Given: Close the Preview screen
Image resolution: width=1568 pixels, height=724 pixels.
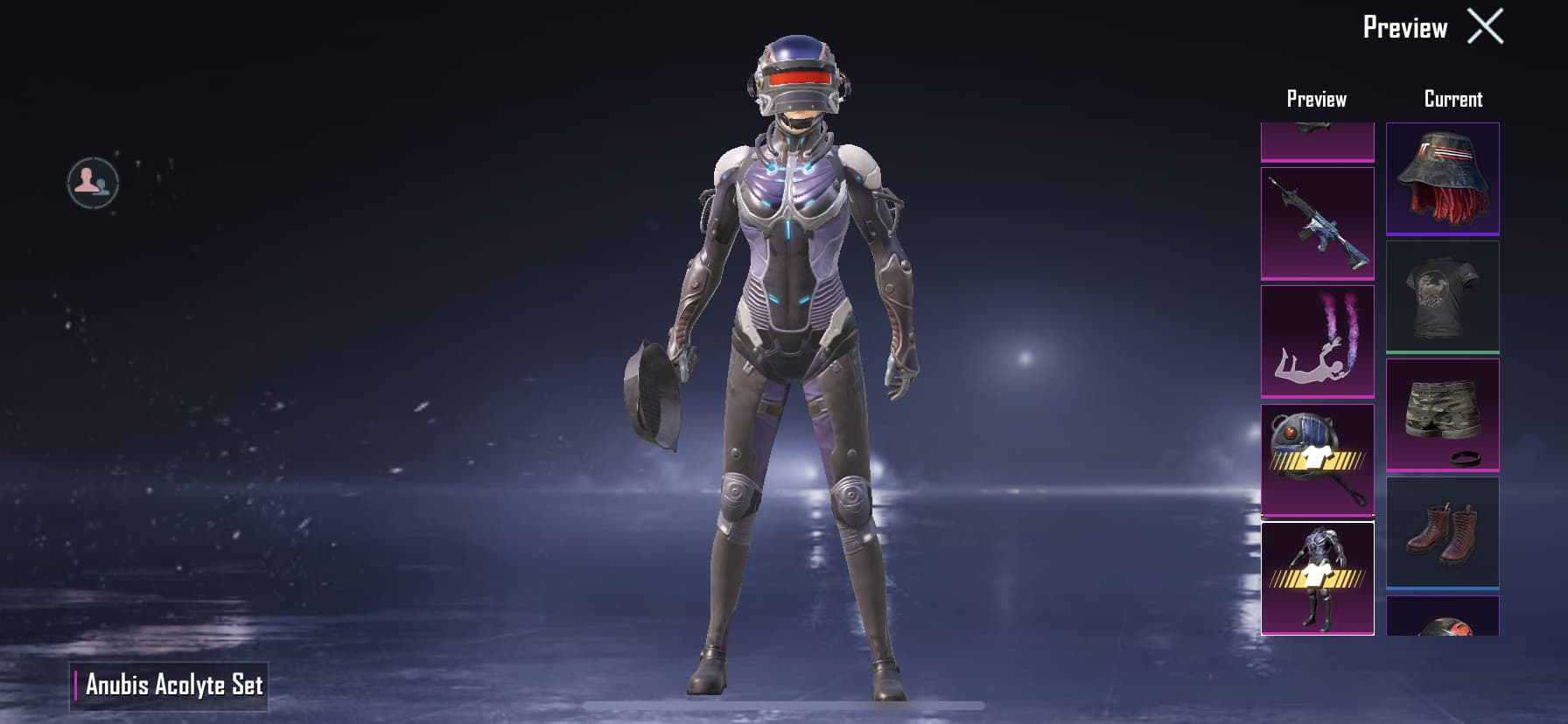Looking at the screenshot, I should (x=1485, y=27).
